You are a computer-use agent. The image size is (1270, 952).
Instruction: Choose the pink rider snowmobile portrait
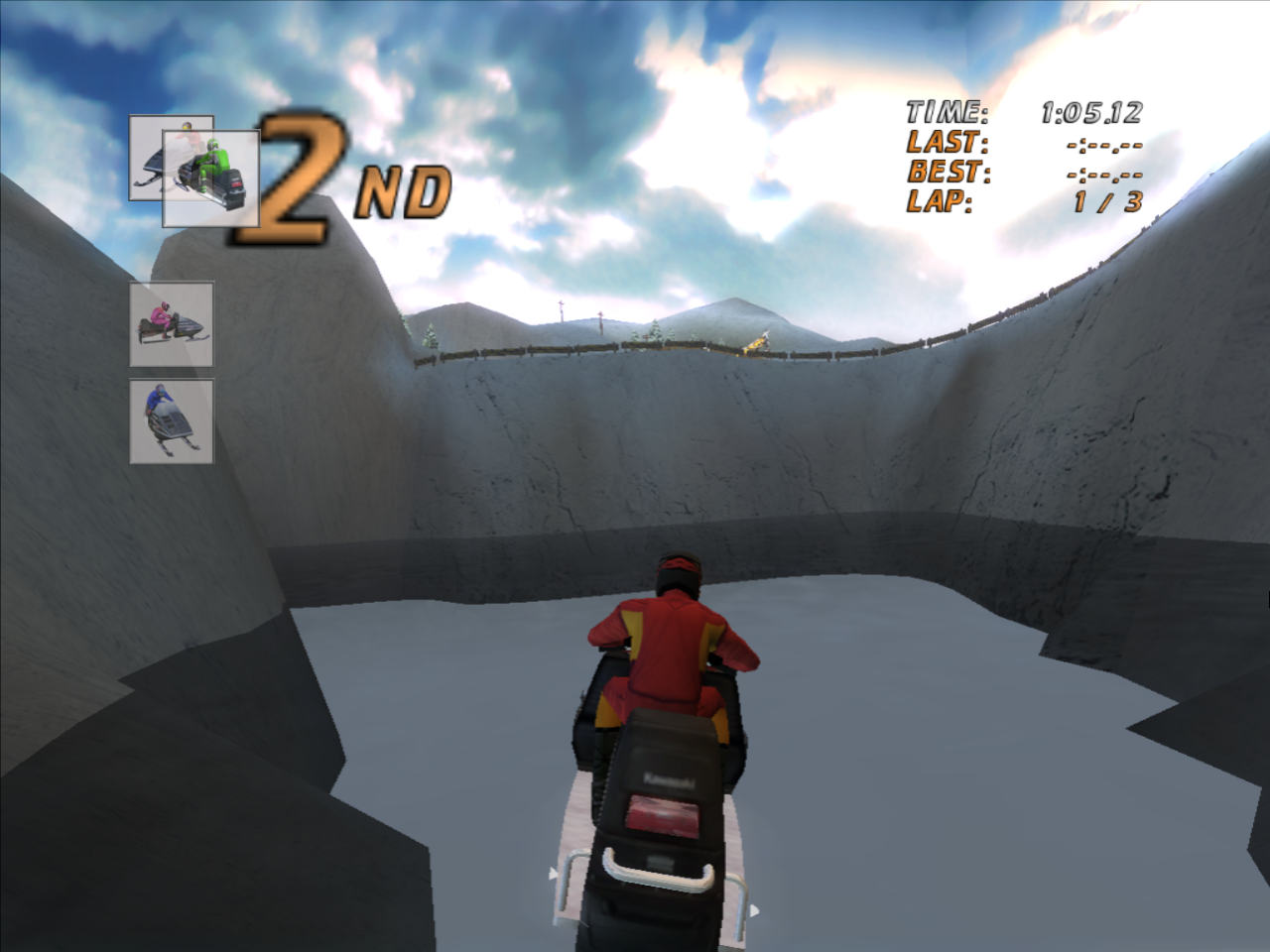(172, 324)
